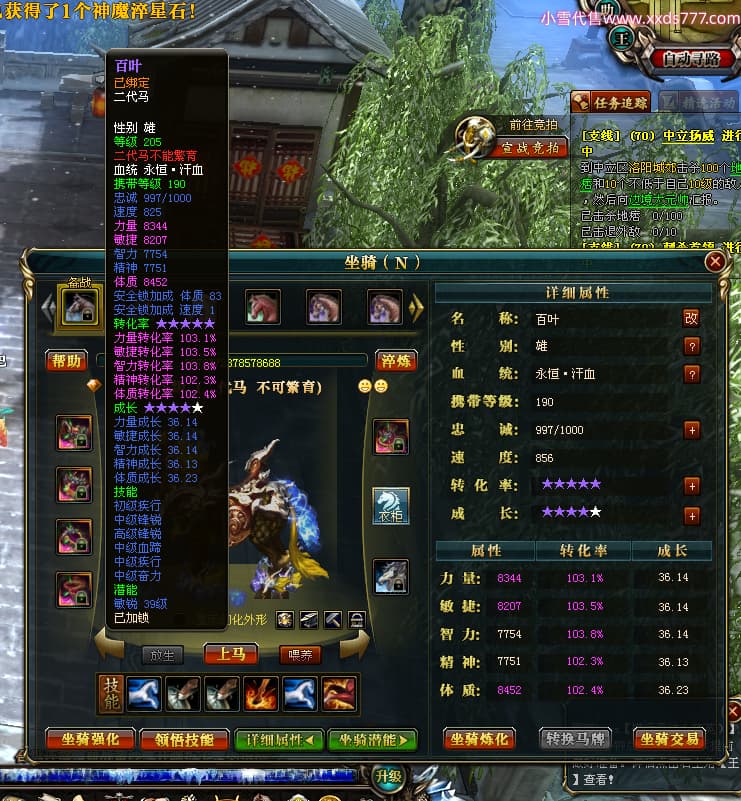This screenshot has width=741, height=801.
Task: Click the 改 rename button beside the mount name
Action: [691, 318]
